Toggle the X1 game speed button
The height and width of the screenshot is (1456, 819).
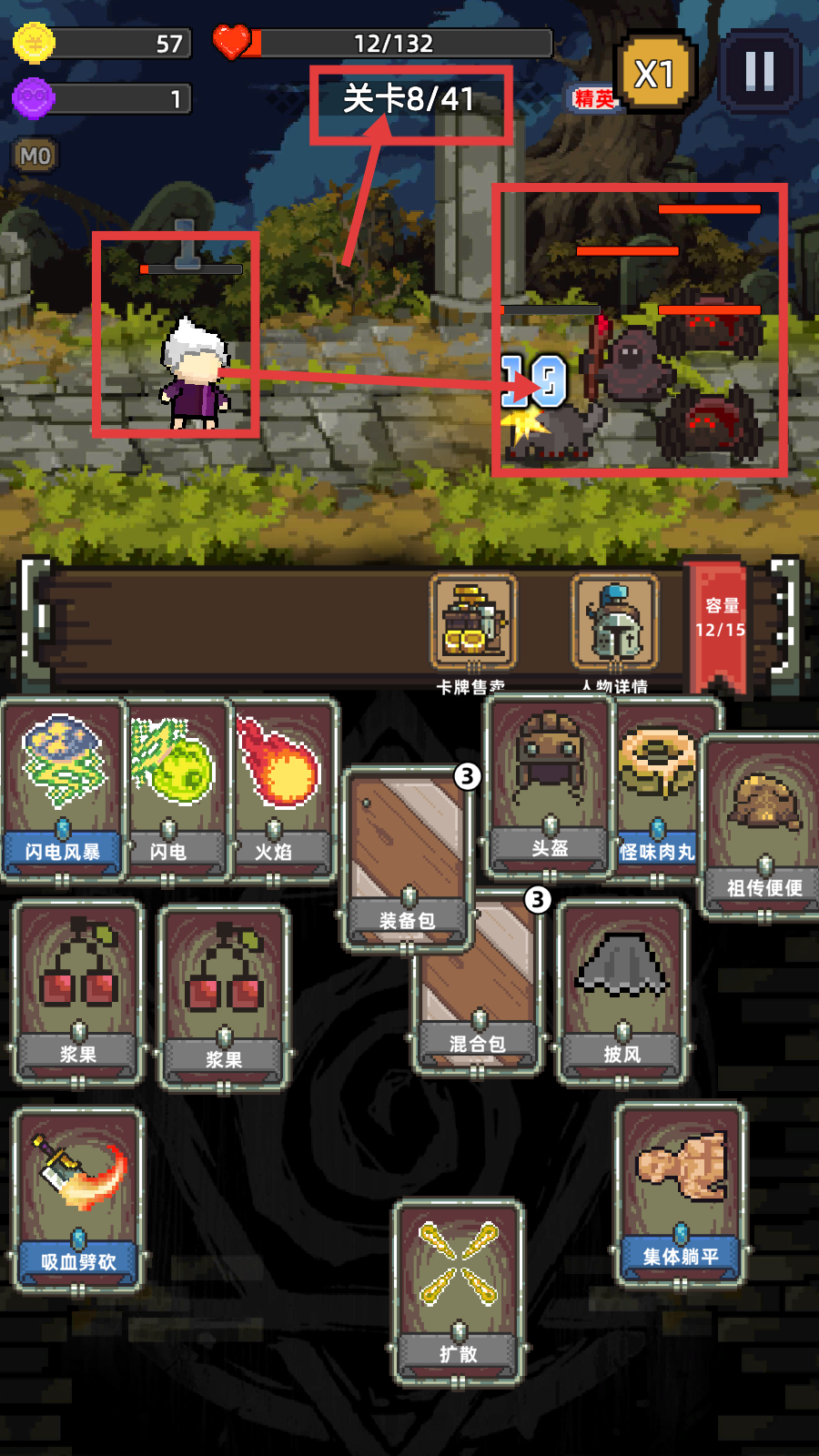654,74
